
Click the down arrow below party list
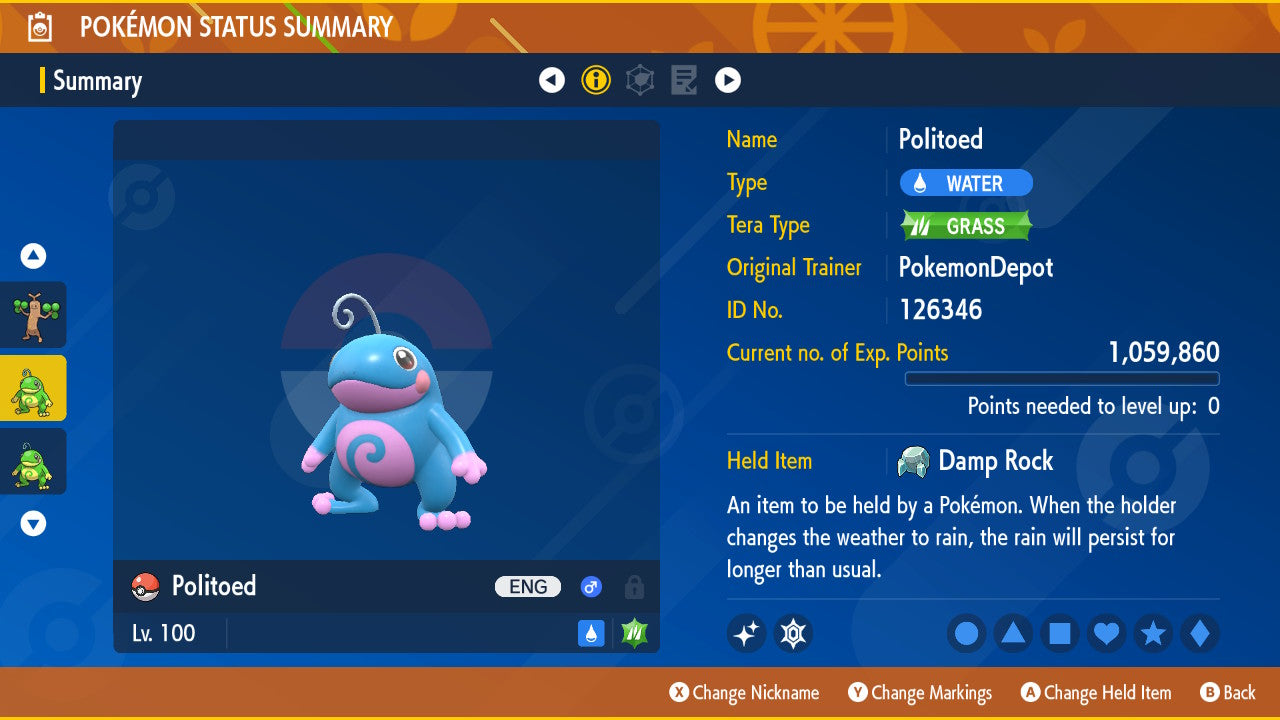click(33, 523)
